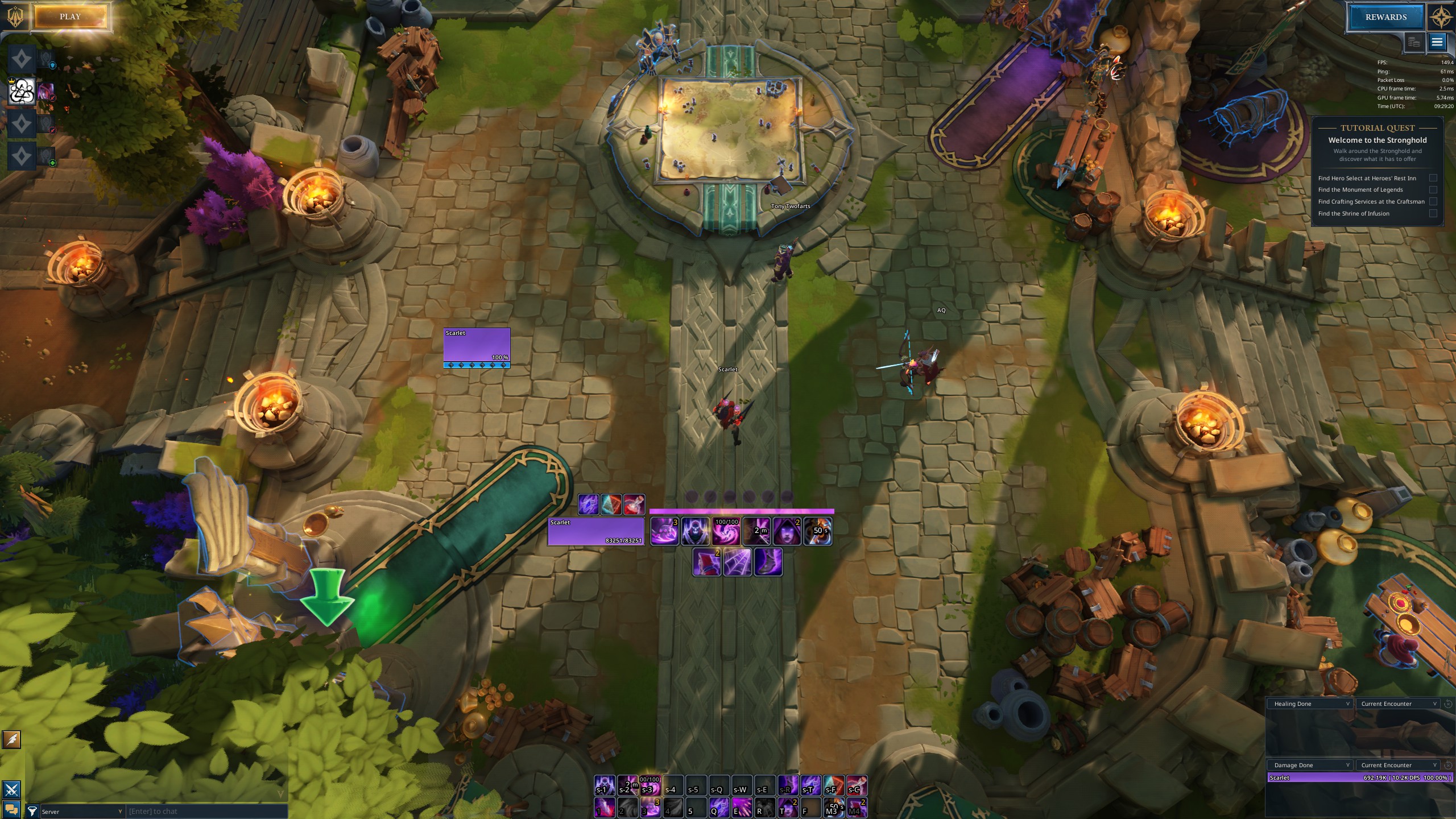Open the Play menu
Viewport: 1456px width, 819px height.
(x=70, y=17)
